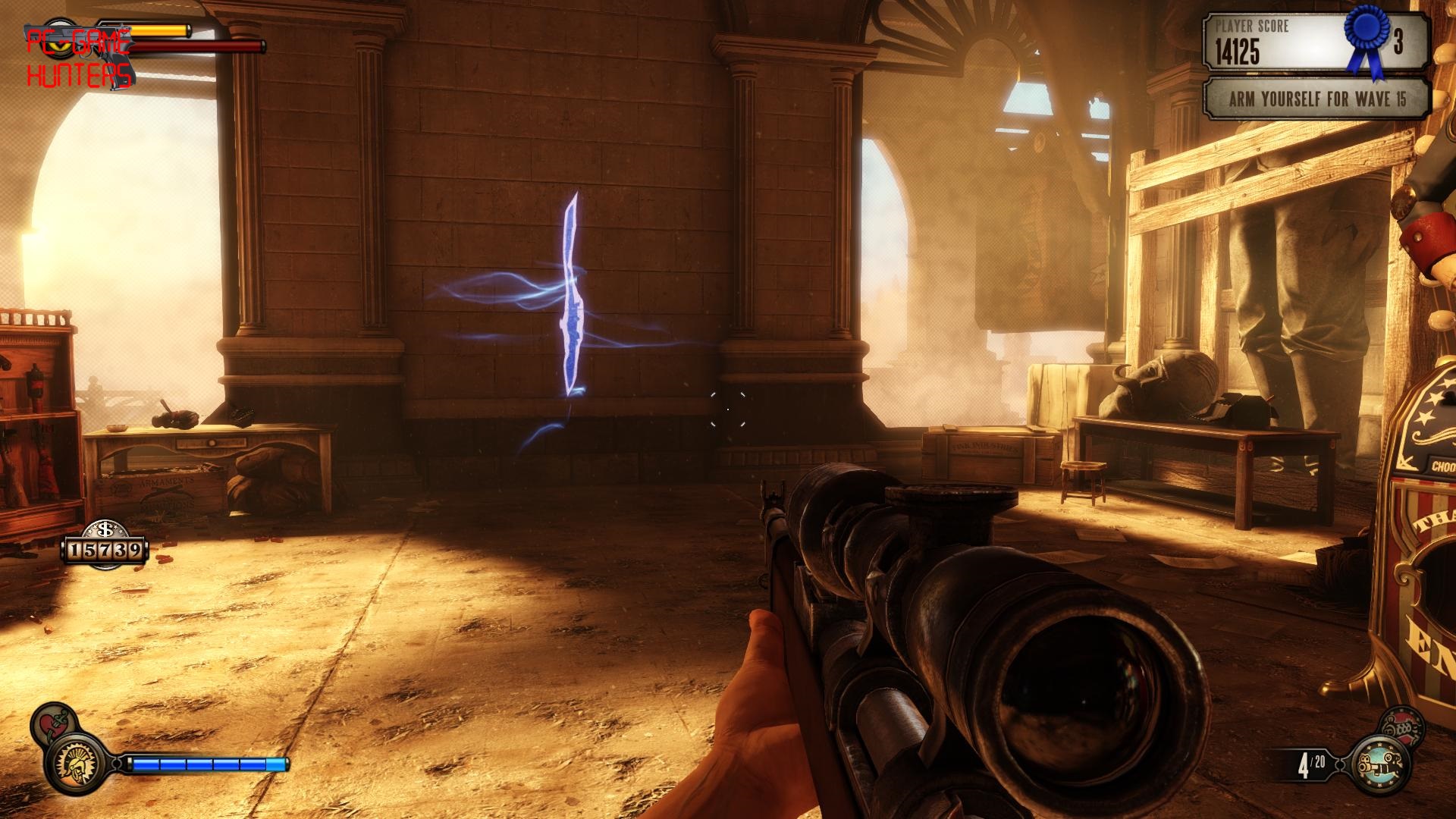
Task: Select the Charge vigor helmet icon
Action: (x=76, y=764)
